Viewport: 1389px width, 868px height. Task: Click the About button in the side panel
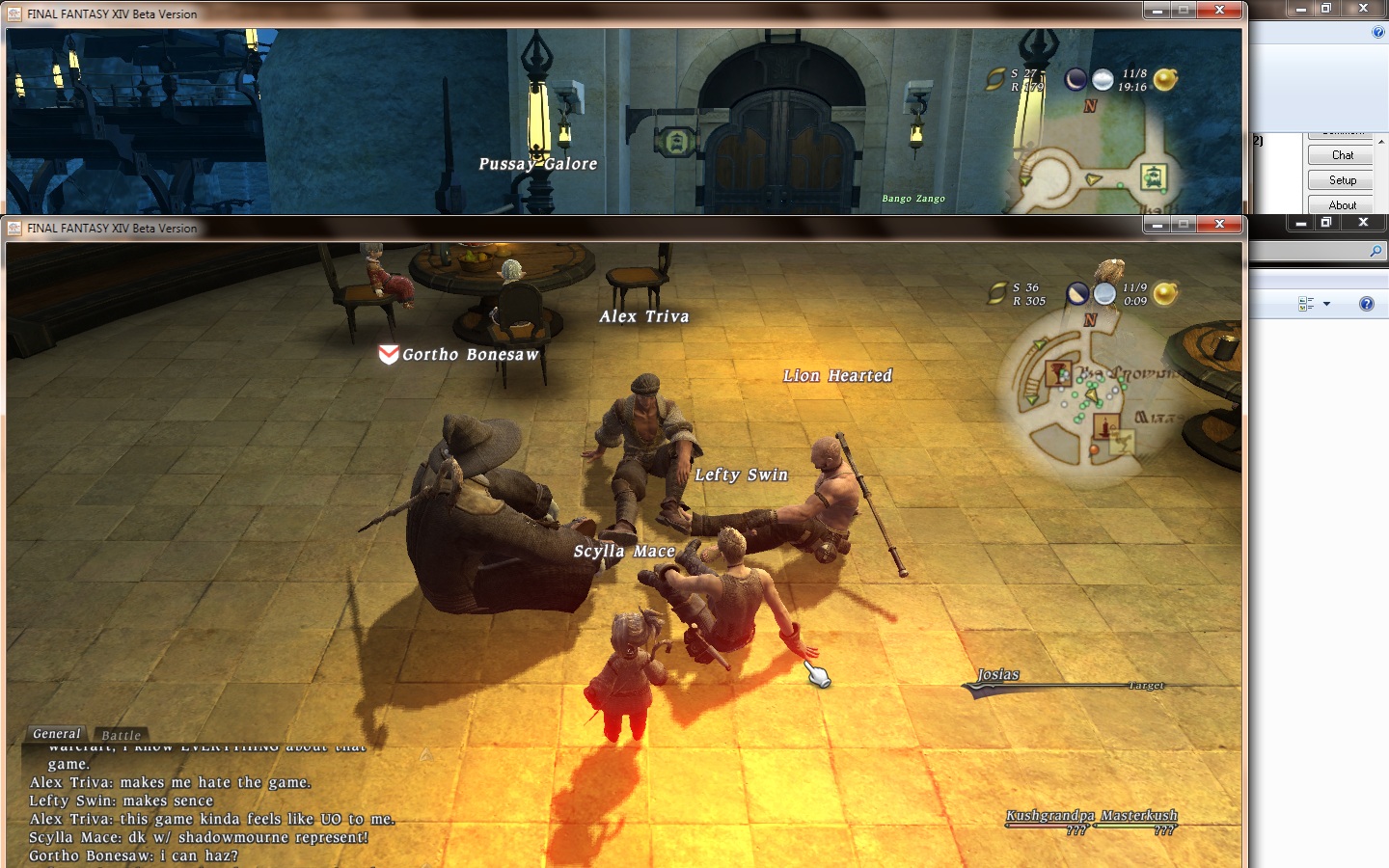(1342, 204)
